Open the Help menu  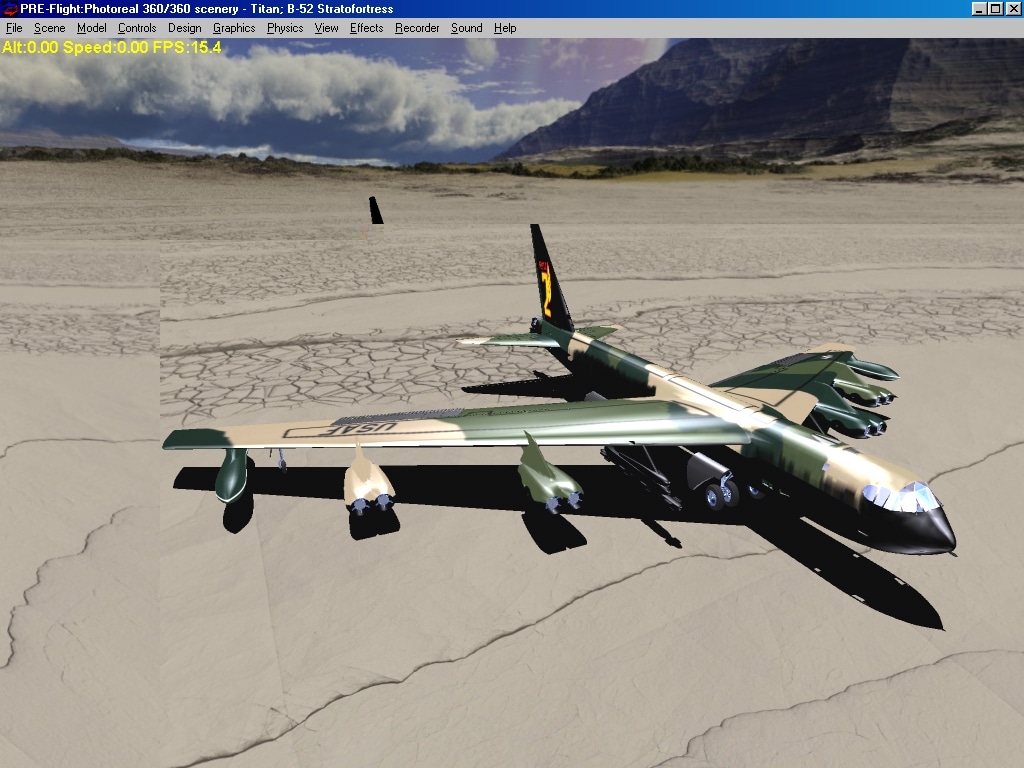pos(505,28)
